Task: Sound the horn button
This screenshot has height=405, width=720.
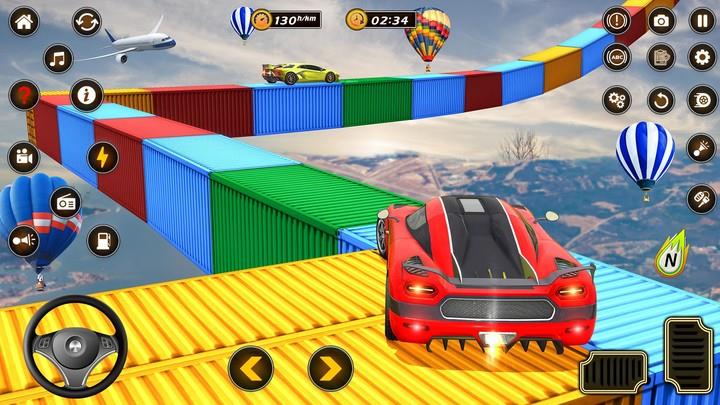Action: (24, 240)
